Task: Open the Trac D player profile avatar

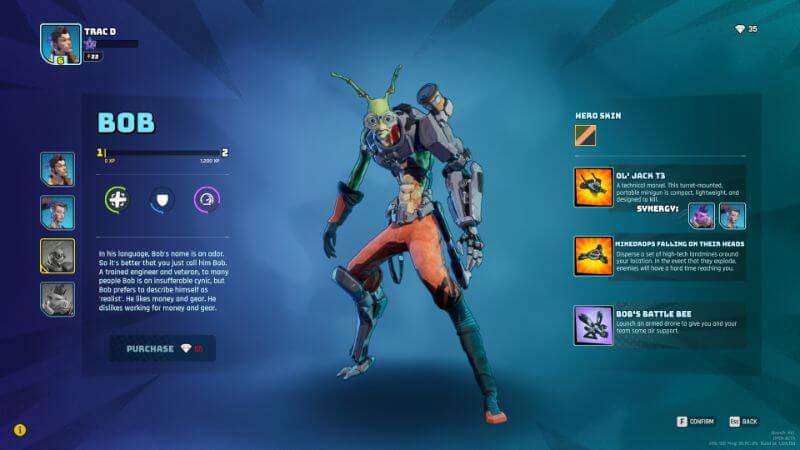Action: pos(60,43)
